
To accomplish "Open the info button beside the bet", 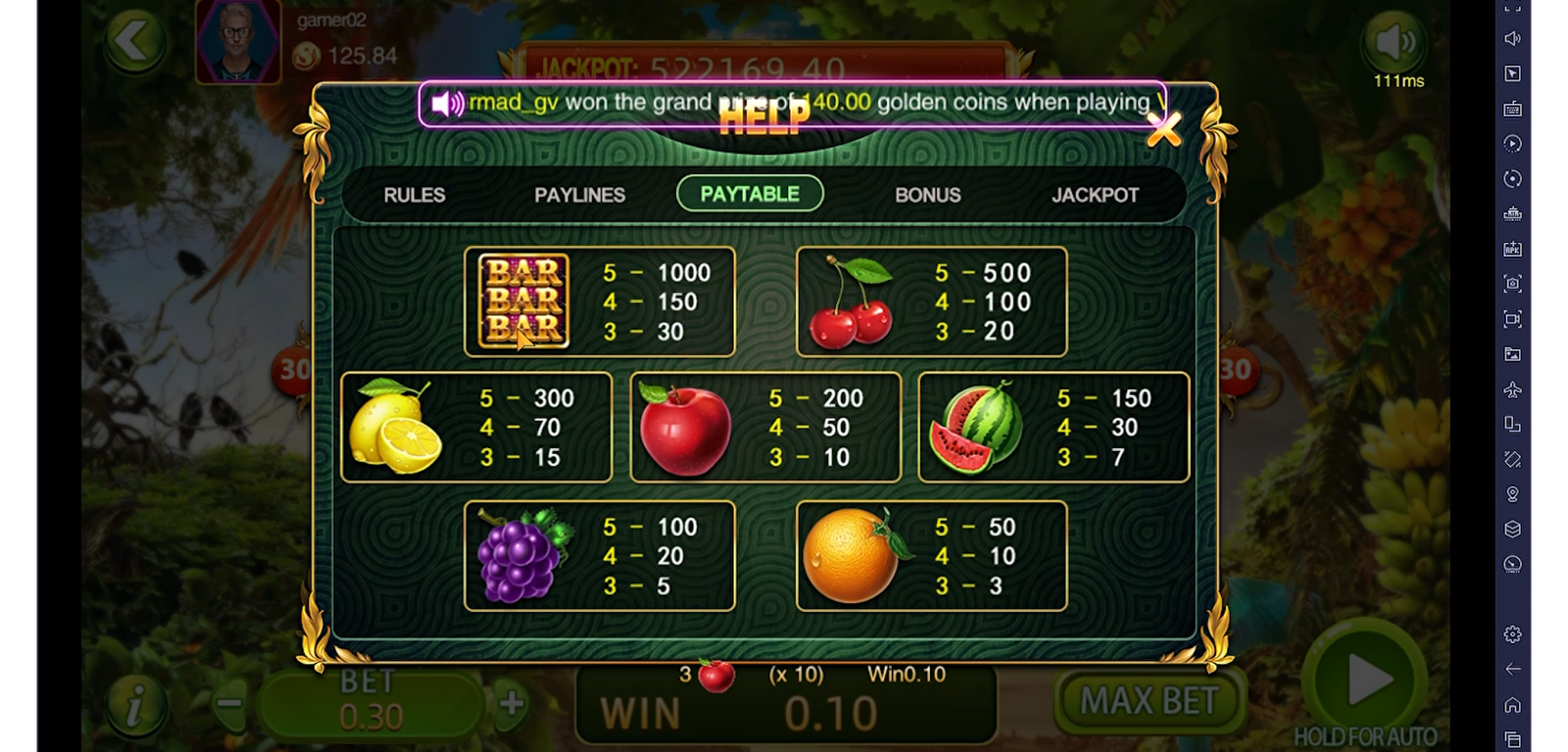I will coord(135,703).
